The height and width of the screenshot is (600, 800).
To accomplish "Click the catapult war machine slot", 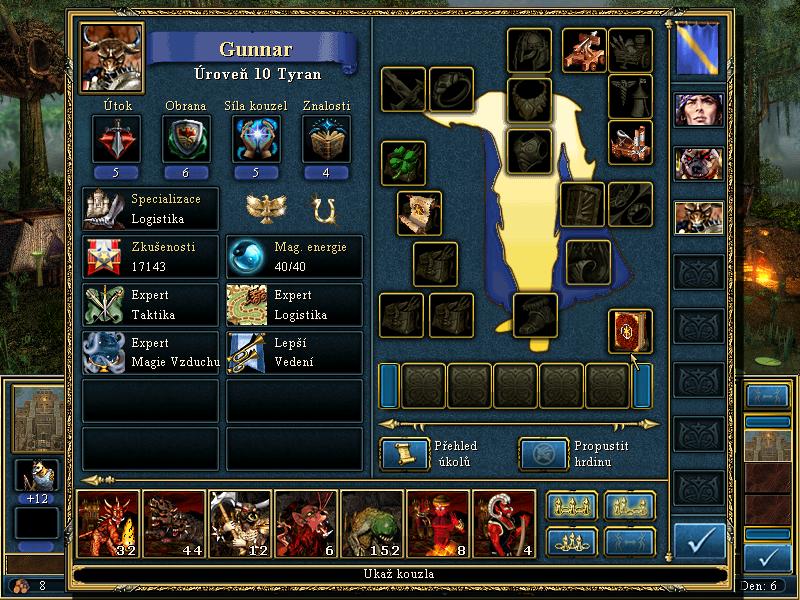I will 630,142.
